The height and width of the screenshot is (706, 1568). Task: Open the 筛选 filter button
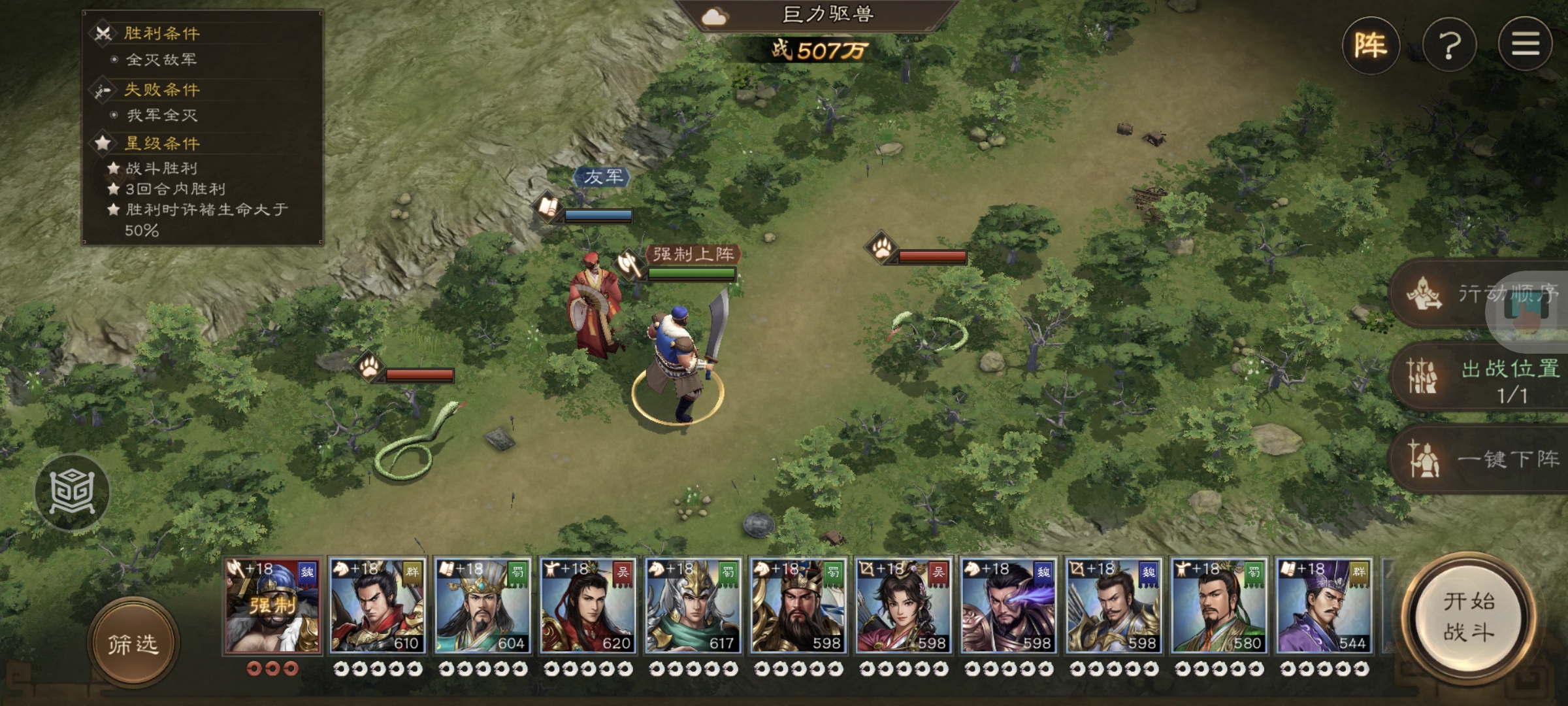coord(133,644)
